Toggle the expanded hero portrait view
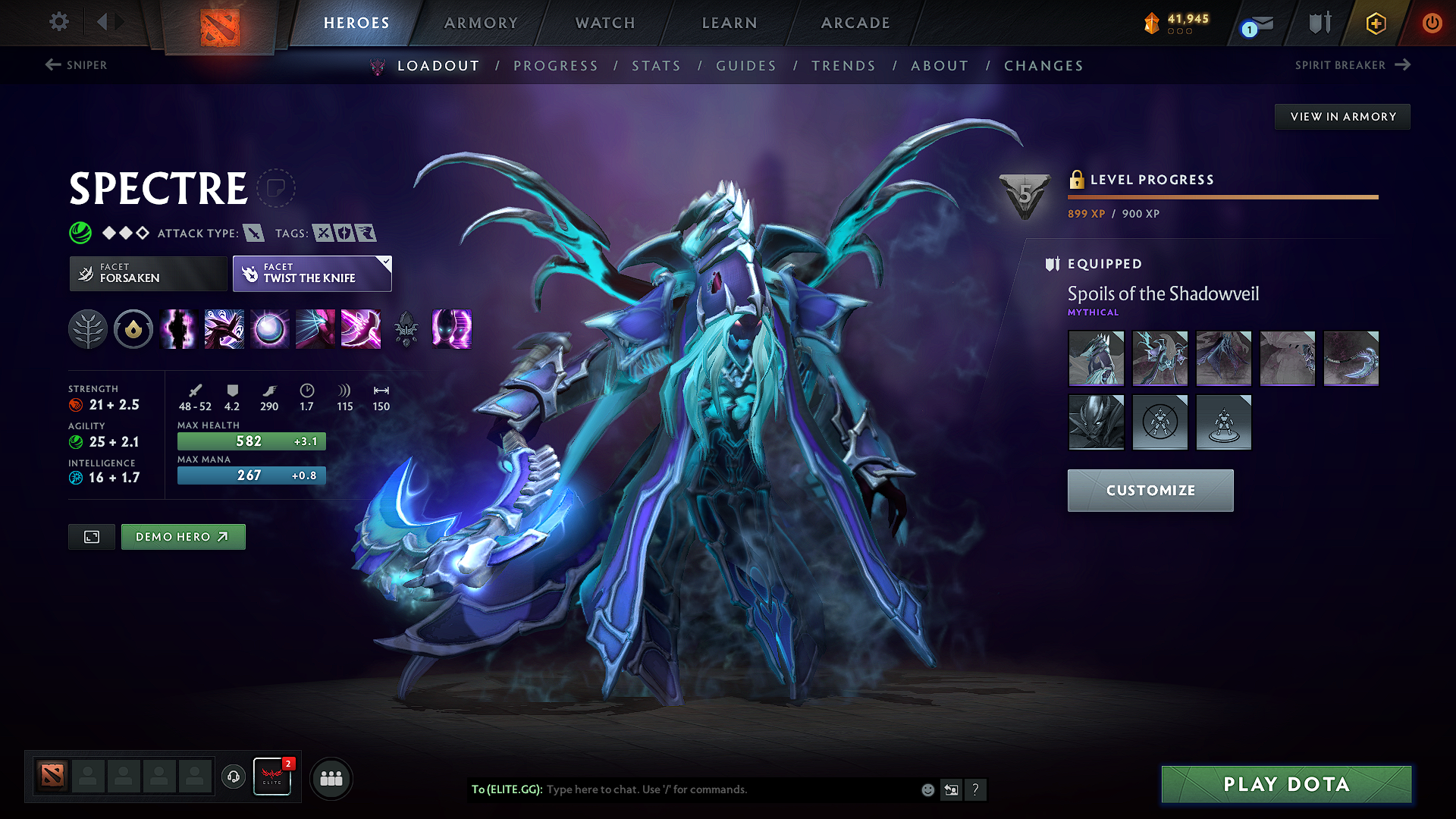 91,536
